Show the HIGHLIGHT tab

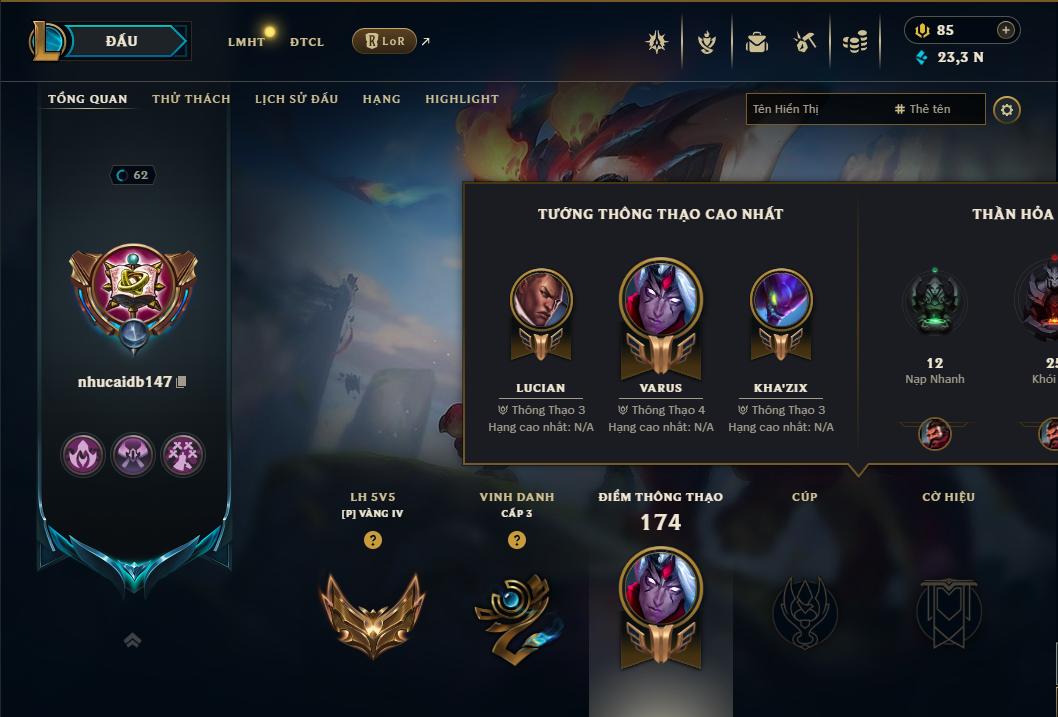click(461, 99)
